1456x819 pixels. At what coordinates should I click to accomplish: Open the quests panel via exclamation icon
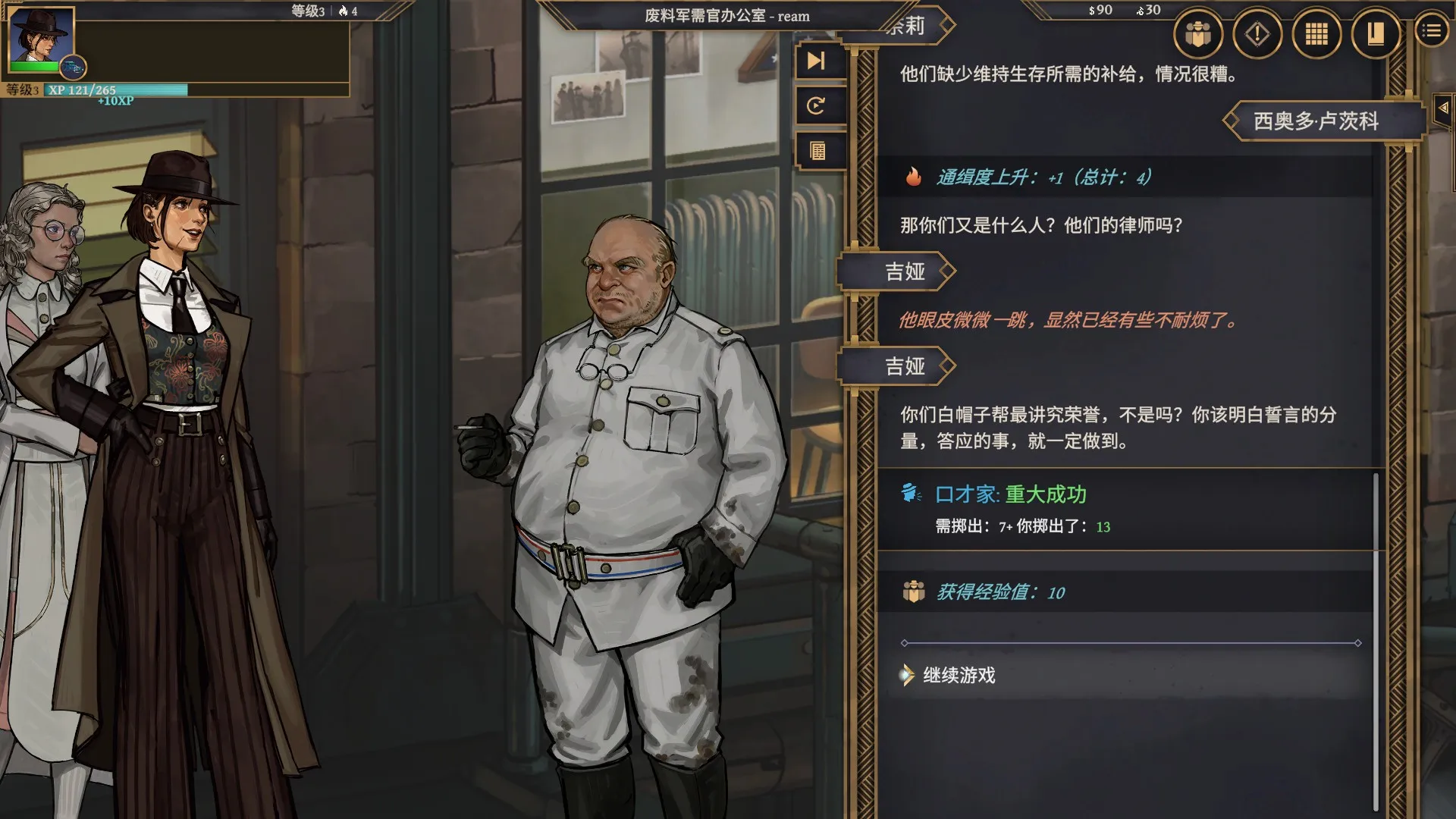1258,33
